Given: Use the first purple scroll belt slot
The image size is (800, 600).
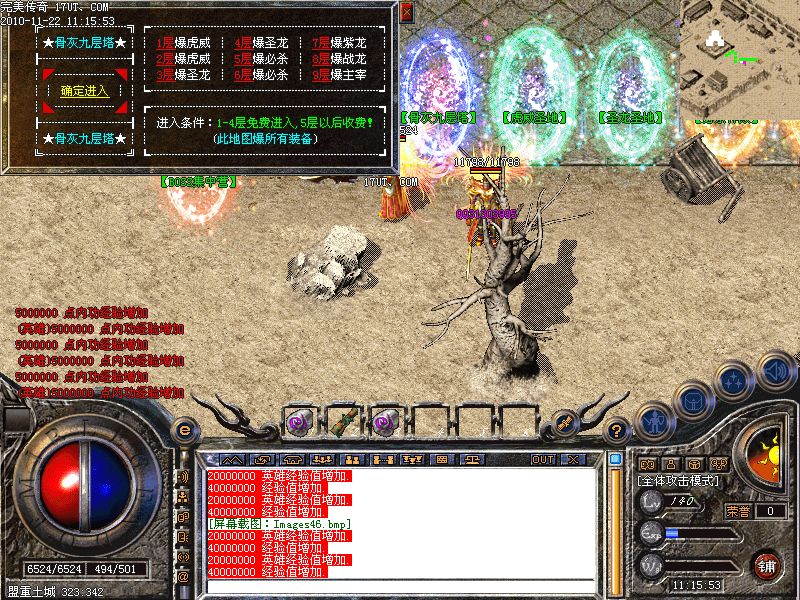Looking at the screenshot, I should (297, 421).
